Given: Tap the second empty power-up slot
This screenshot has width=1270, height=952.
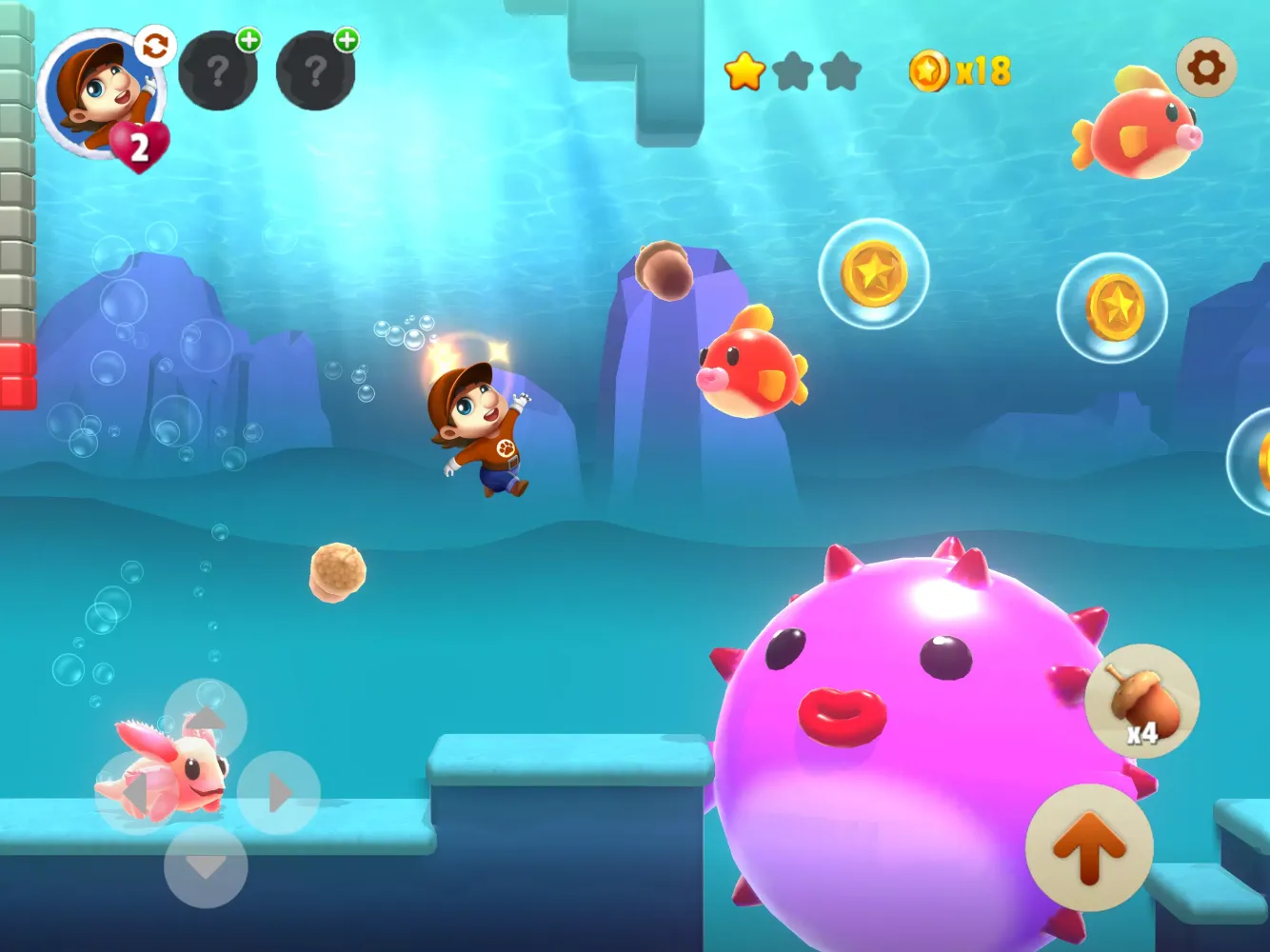Looking at the screenshot, I should 315,71.
